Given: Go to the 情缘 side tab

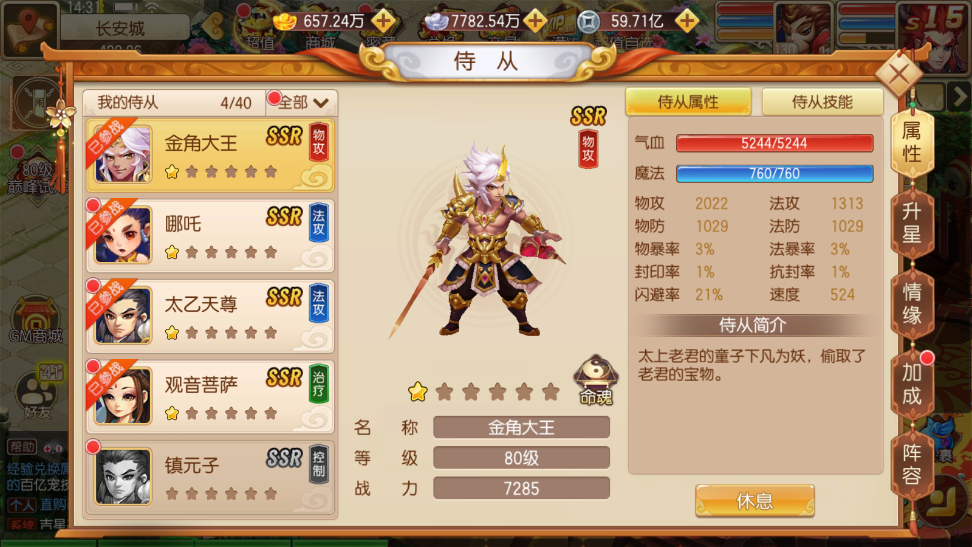Looking at the screenshot, I should click(x=911, y=304).
